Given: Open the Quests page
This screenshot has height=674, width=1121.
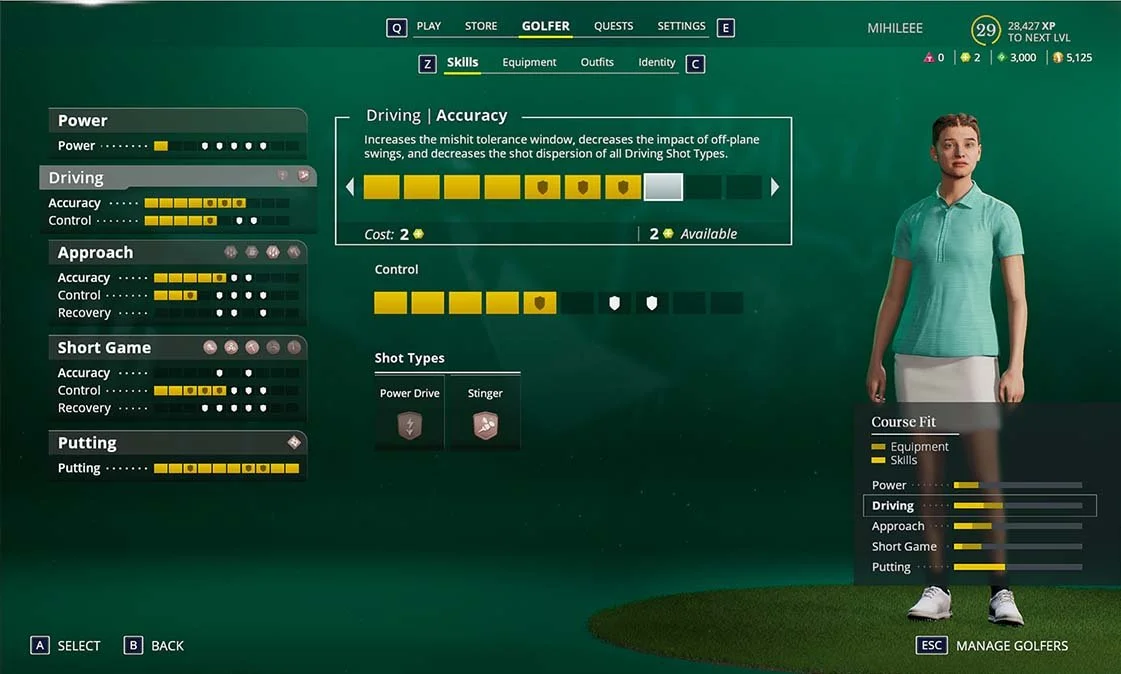Looking at the screenshot, I should [x=613, y=26].
